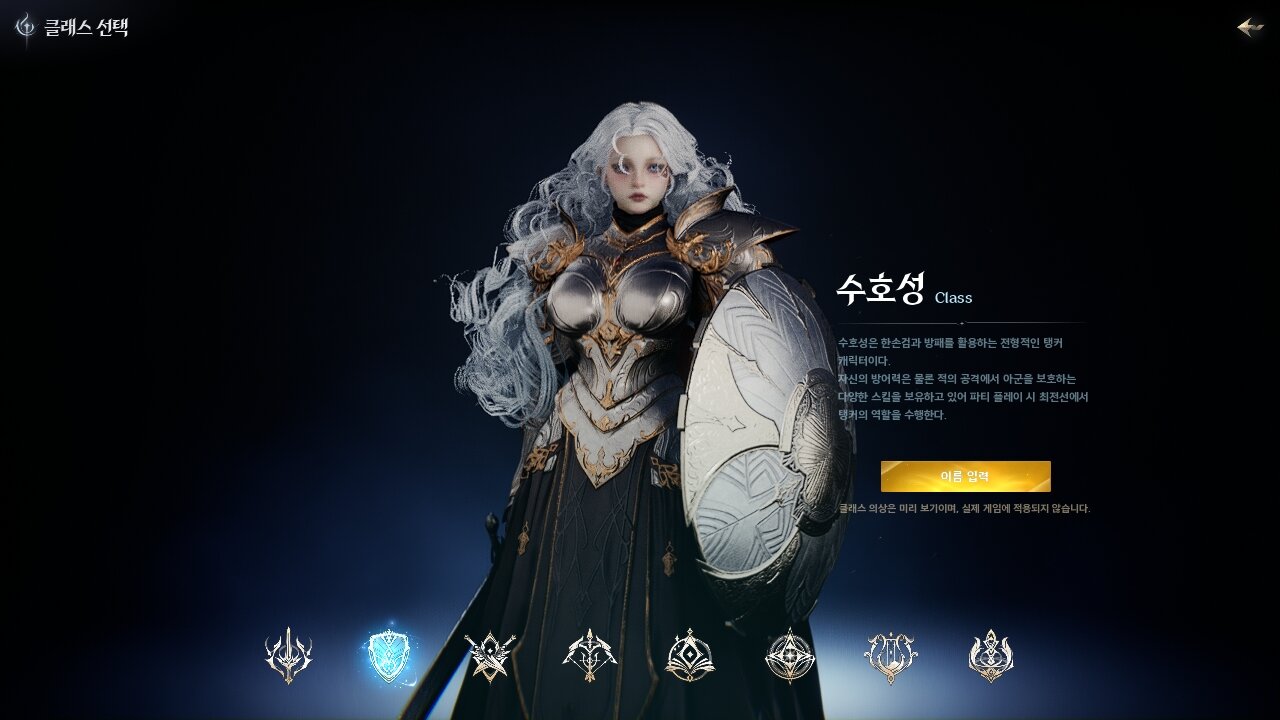
Task: Choose the glowing blue shield class emblem
Action: pos(389,656)
